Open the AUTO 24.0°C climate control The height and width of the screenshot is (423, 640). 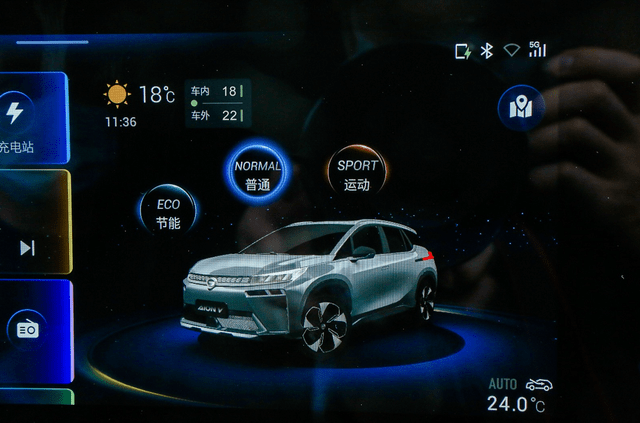coord(517,397)
